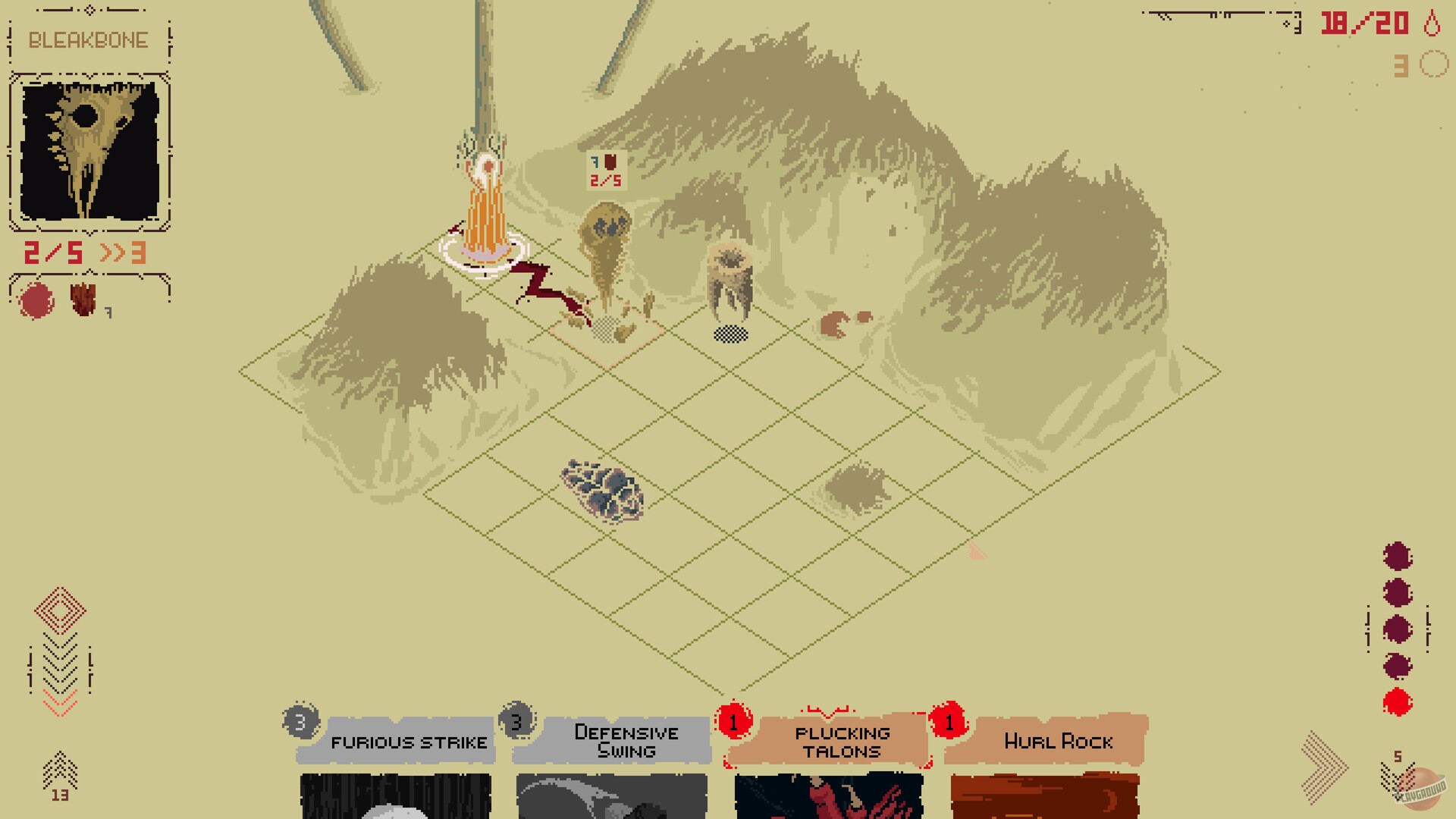Click the Bleakbone name label
Screen dimensions: 1456x819
(89, 39)
